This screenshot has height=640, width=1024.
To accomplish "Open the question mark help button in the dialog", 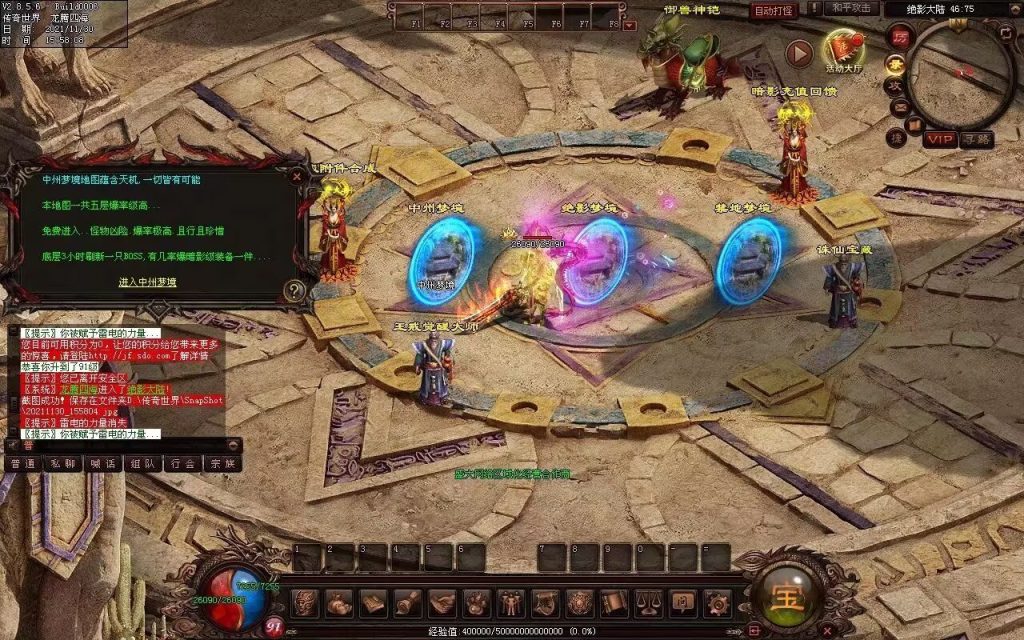I will (x=294, y=291).
